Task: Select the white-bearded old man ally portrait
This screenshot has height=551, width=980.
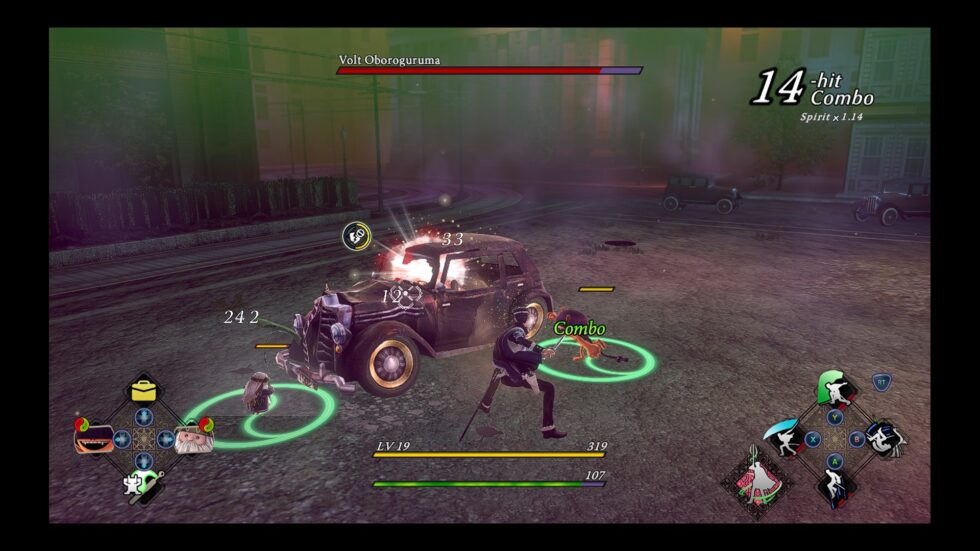Action: click(x=192, y=438)
